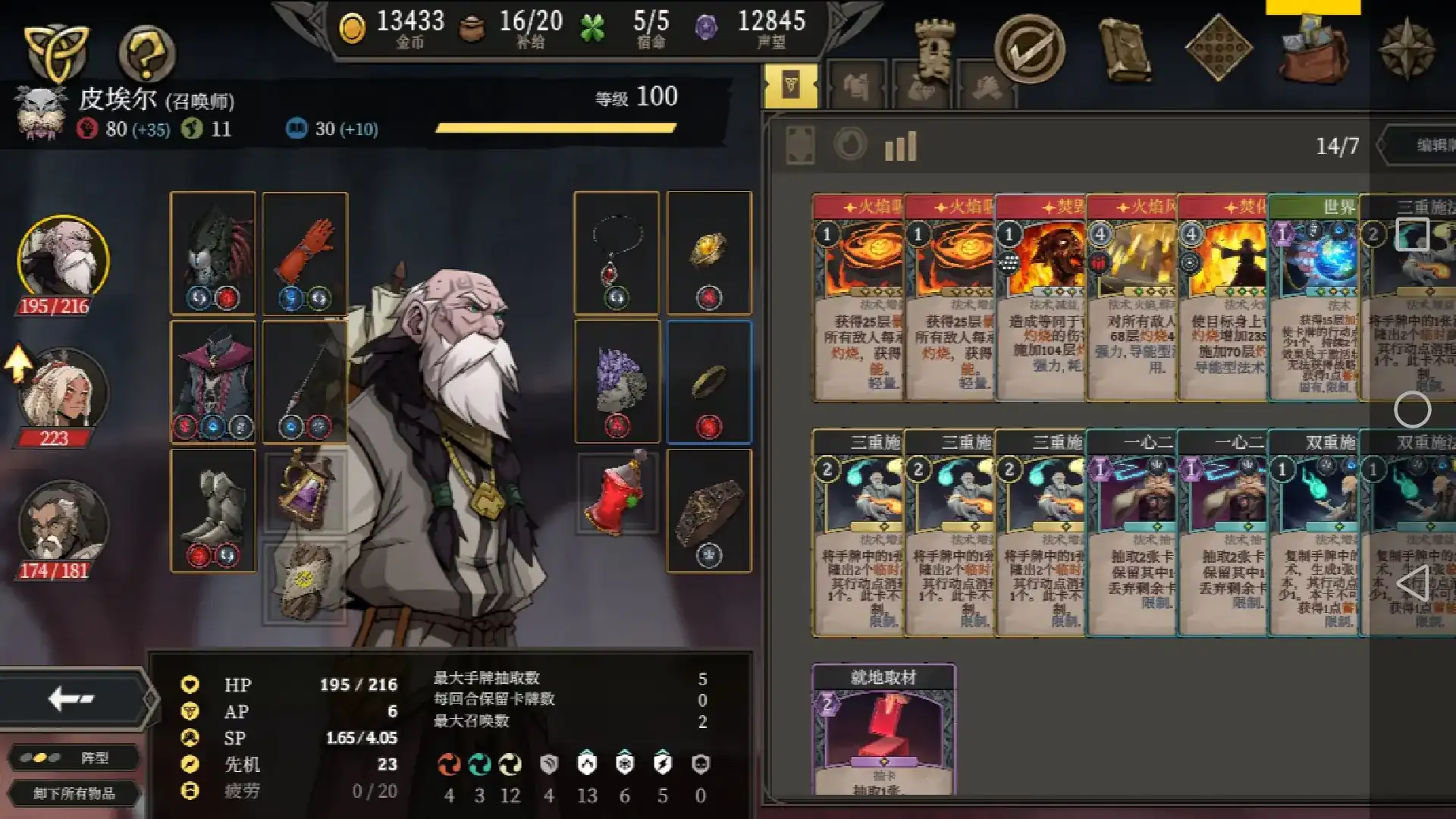Open the question mark help icon
The image size is (1456, 819).
click(x=146, y=53)
